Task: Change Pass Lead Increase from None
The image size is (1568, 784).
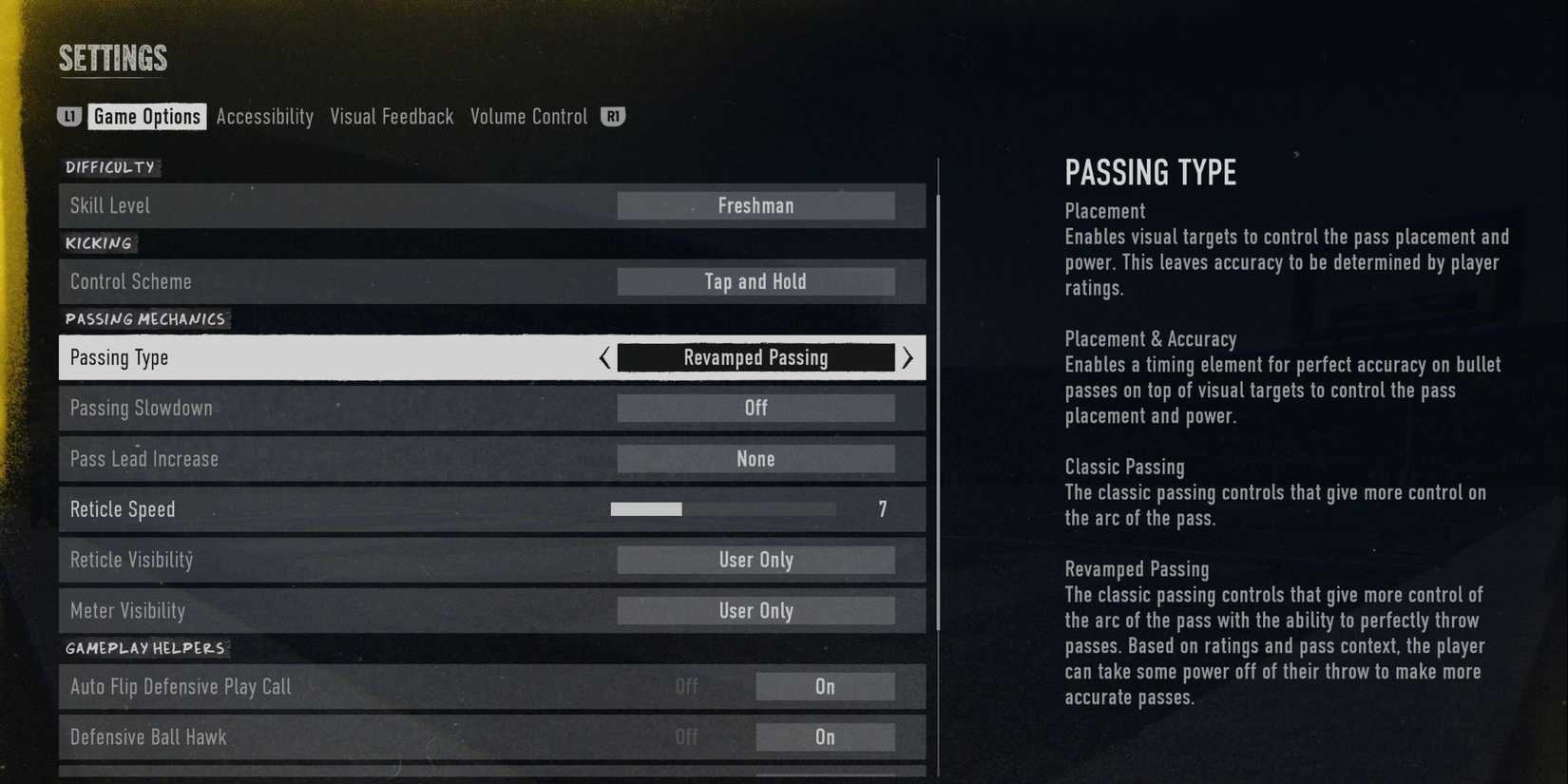Action: [x=755, y=459]
